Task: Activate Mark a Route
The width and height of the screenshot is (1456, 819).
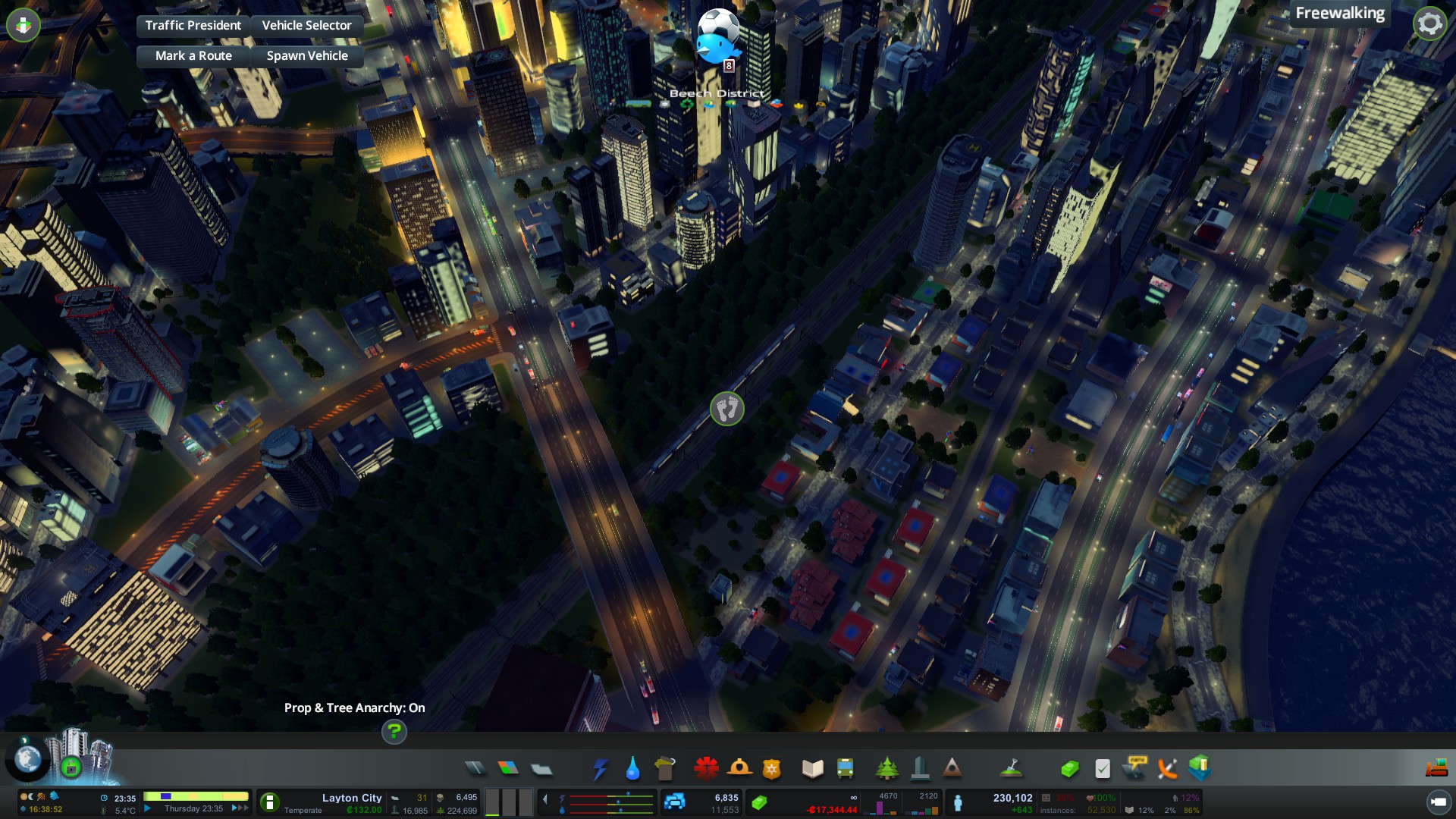Action: [x=193, y=55]
